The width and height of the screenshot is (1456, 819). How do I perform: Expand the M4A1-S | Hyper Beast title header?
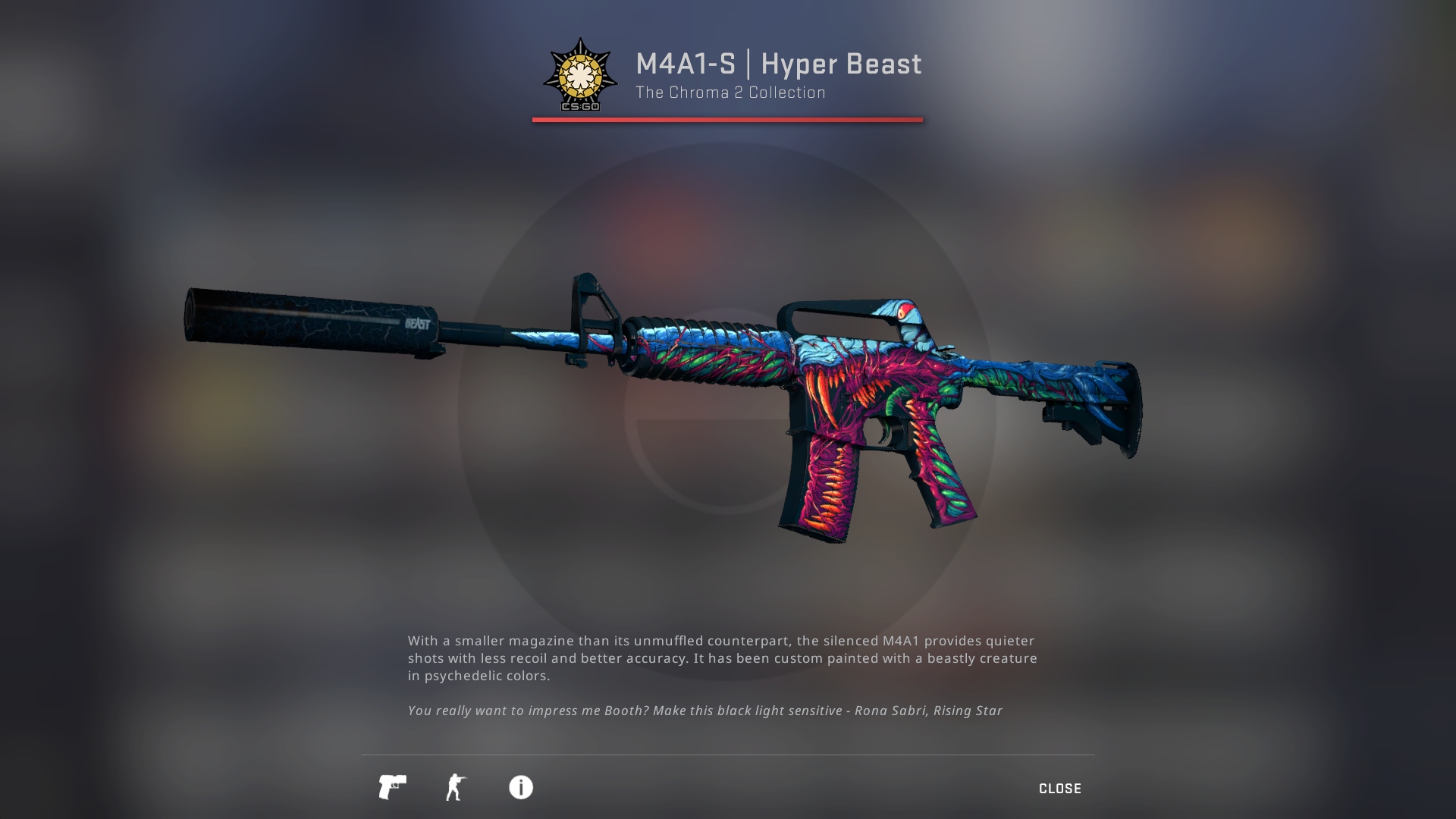[777, 64]
